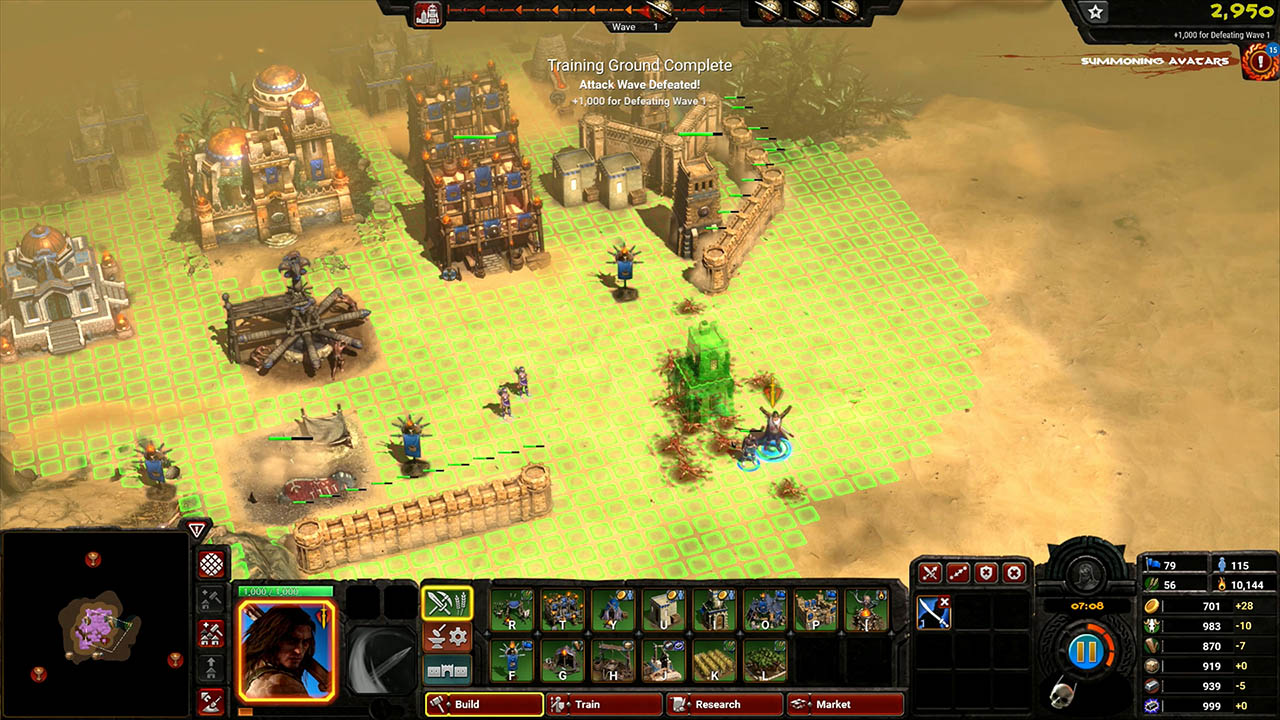Viewport: 1280px width, 720px height.
Task: Enable the aggressive stance crossed swords toggle
Action: pyautogui.click(x=930, y=572)
